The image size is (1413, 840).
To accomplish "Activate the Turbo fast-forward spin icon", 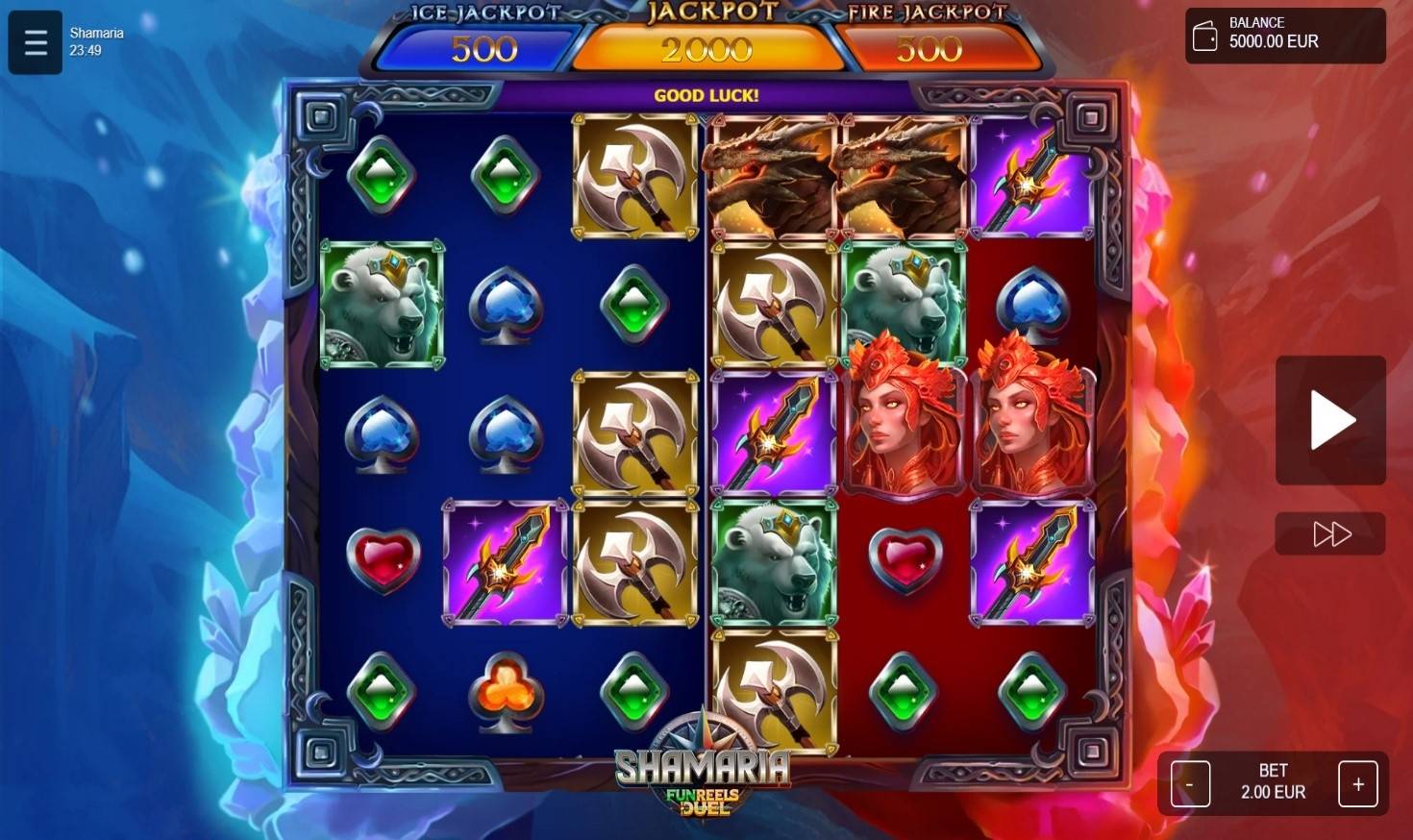I will pyautogui.click(x=1329, y=533).
